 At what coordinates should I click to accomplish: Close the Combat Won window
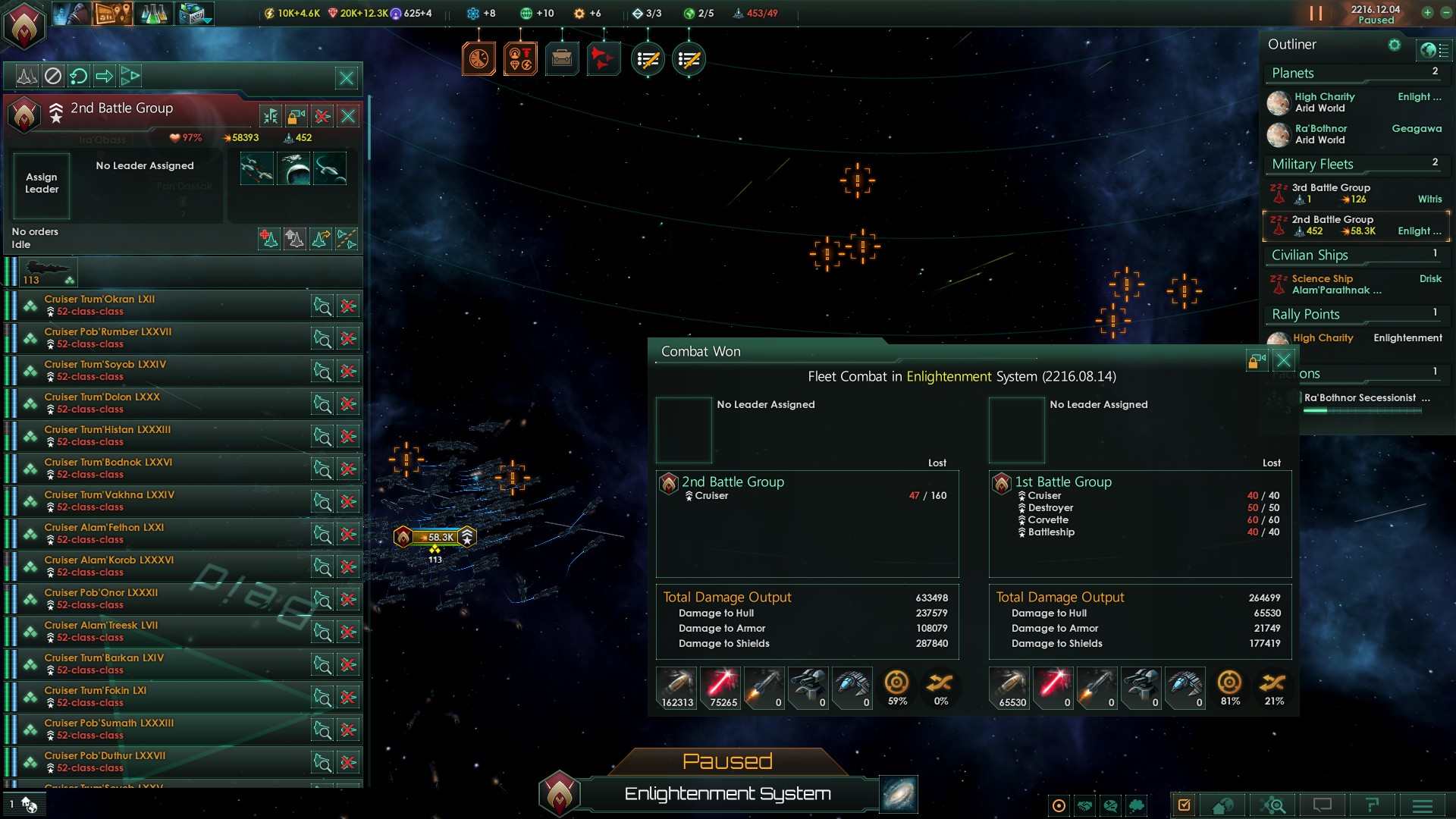(x=1283, y=360)
